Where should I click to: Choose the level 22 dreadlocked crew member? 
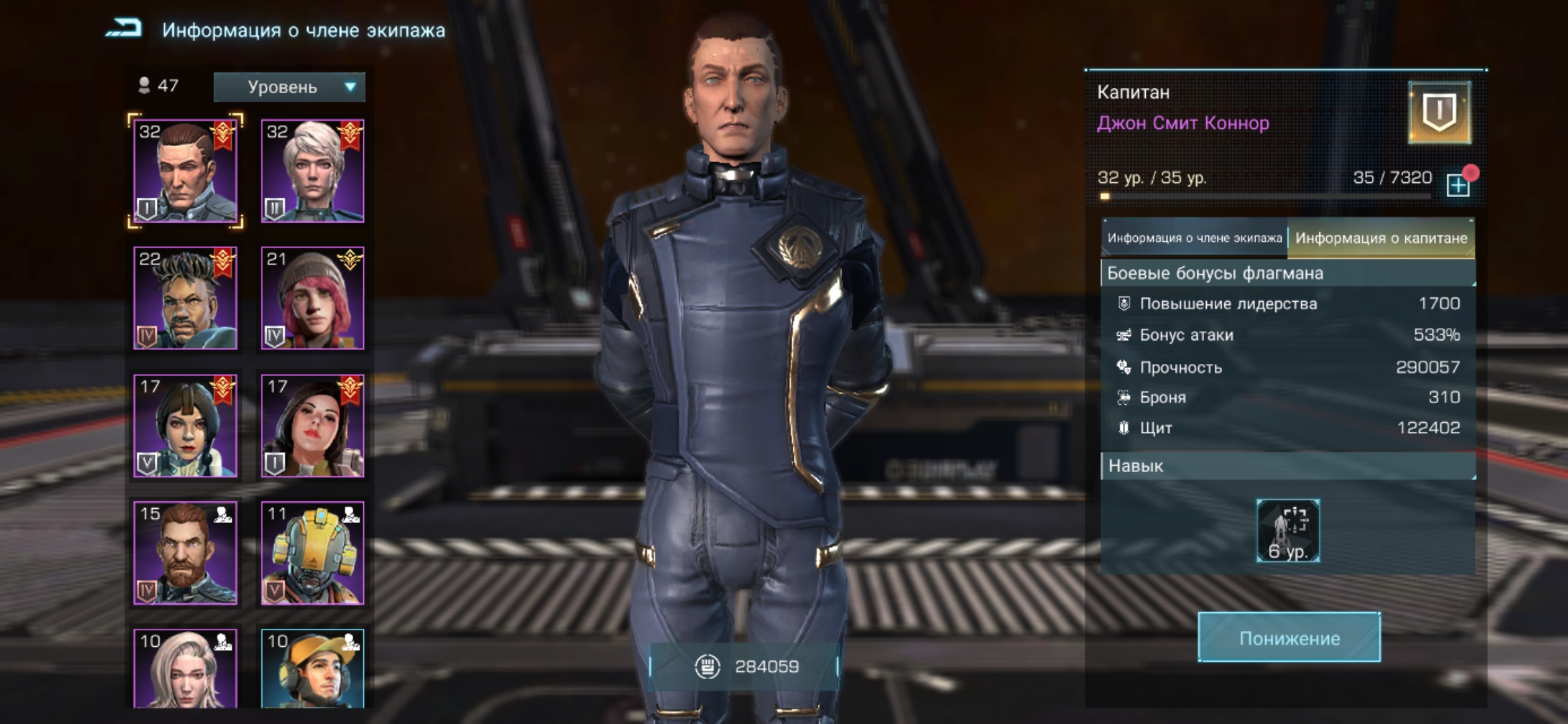coord(186,298)
